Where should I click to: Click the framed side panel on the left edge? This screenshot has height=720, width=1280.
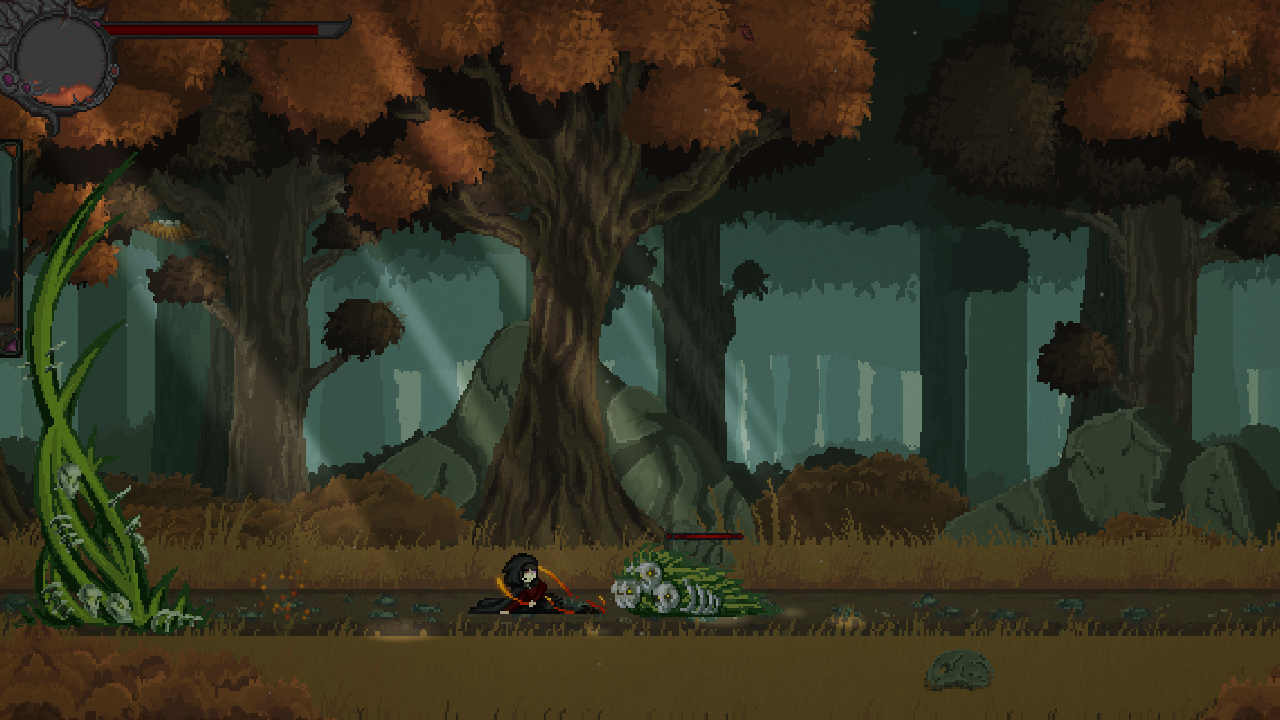click(9, 246)
